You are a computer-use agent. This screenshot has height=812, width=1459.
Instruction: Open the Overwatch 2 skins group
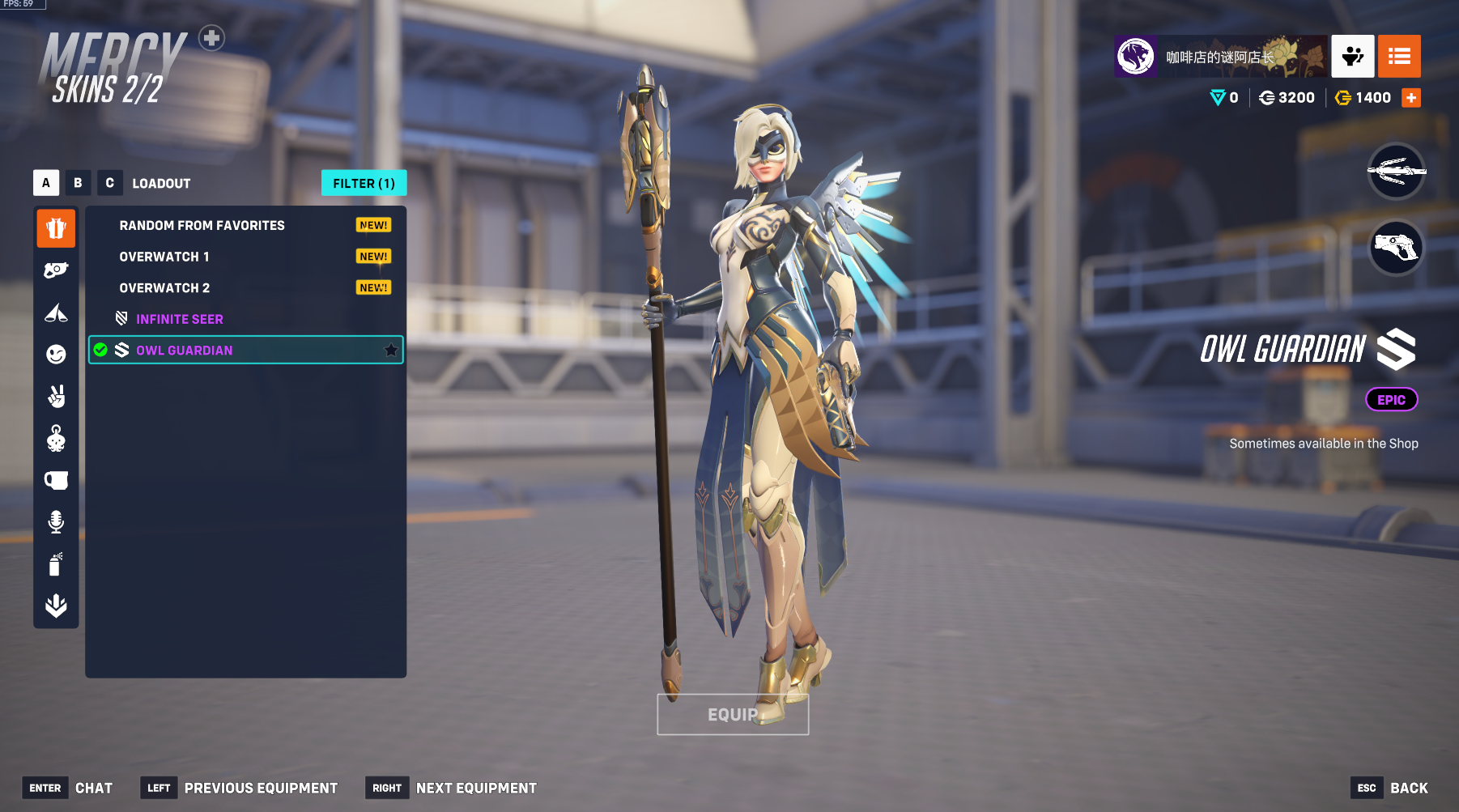click(x=164, y=288)
